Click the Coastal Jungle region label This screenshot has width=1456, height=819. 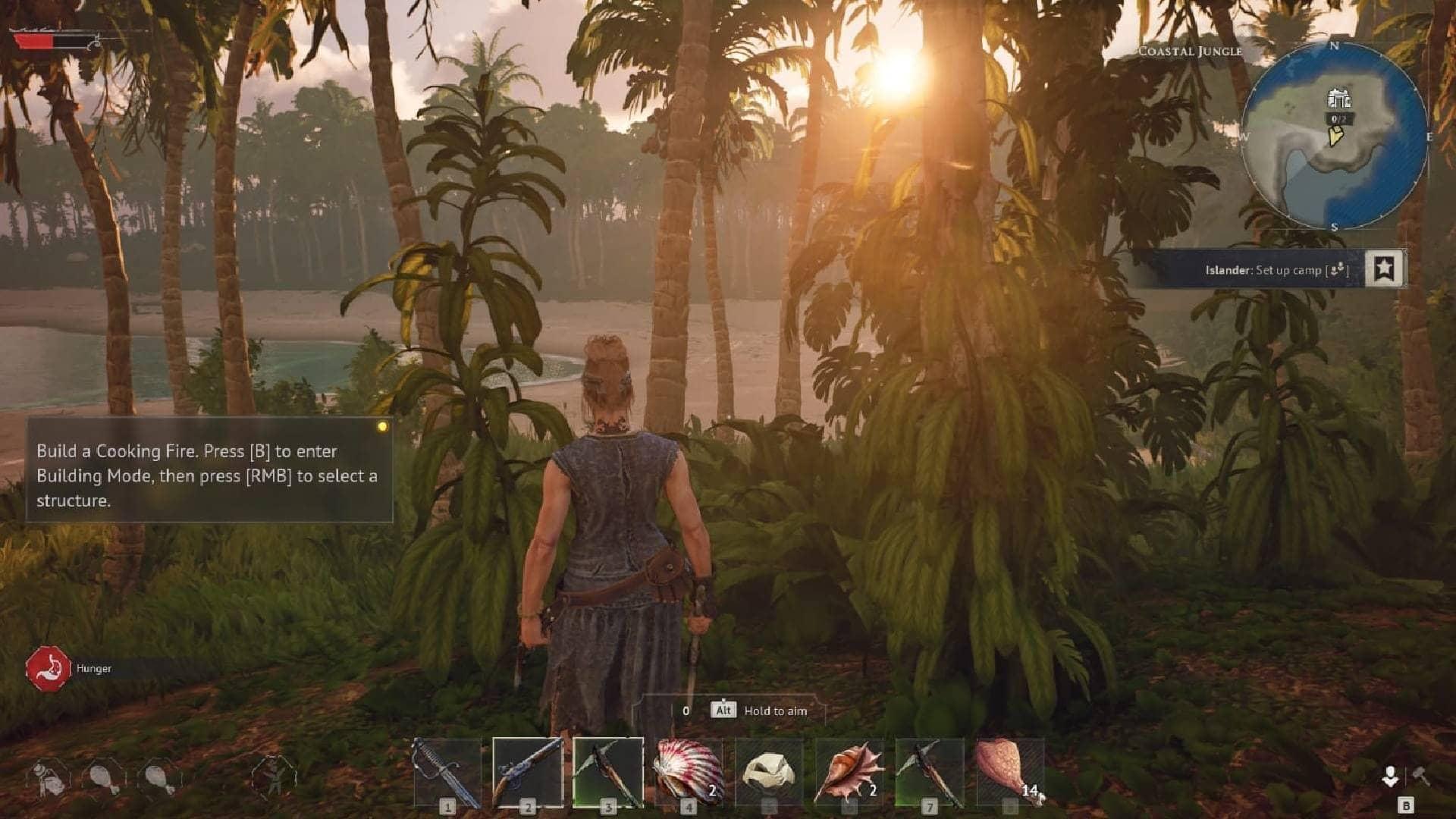click(x=1189, y=51)
